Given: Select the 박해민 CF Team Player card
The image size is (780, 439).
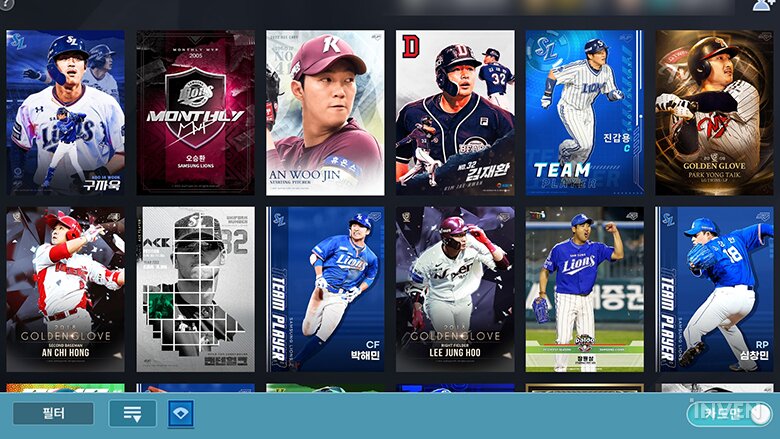Looking at the screenshot, I should coord(325,289).
